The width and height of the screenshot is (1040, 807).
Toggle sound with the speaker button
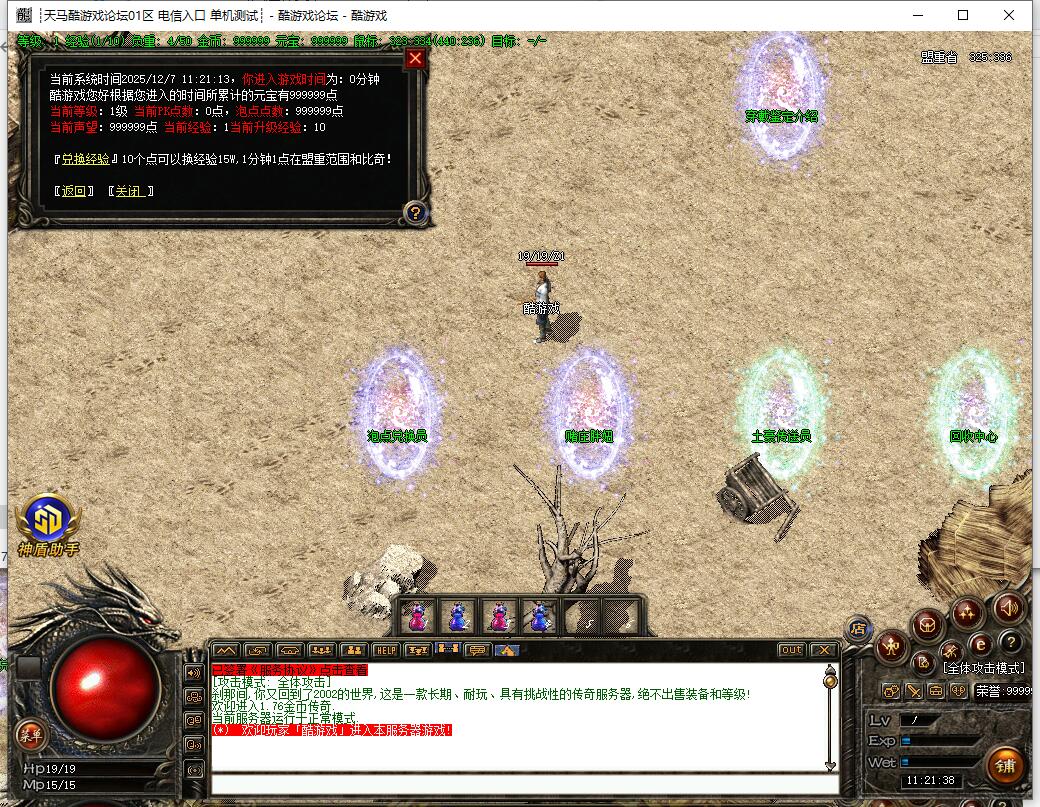(1008, 606)
